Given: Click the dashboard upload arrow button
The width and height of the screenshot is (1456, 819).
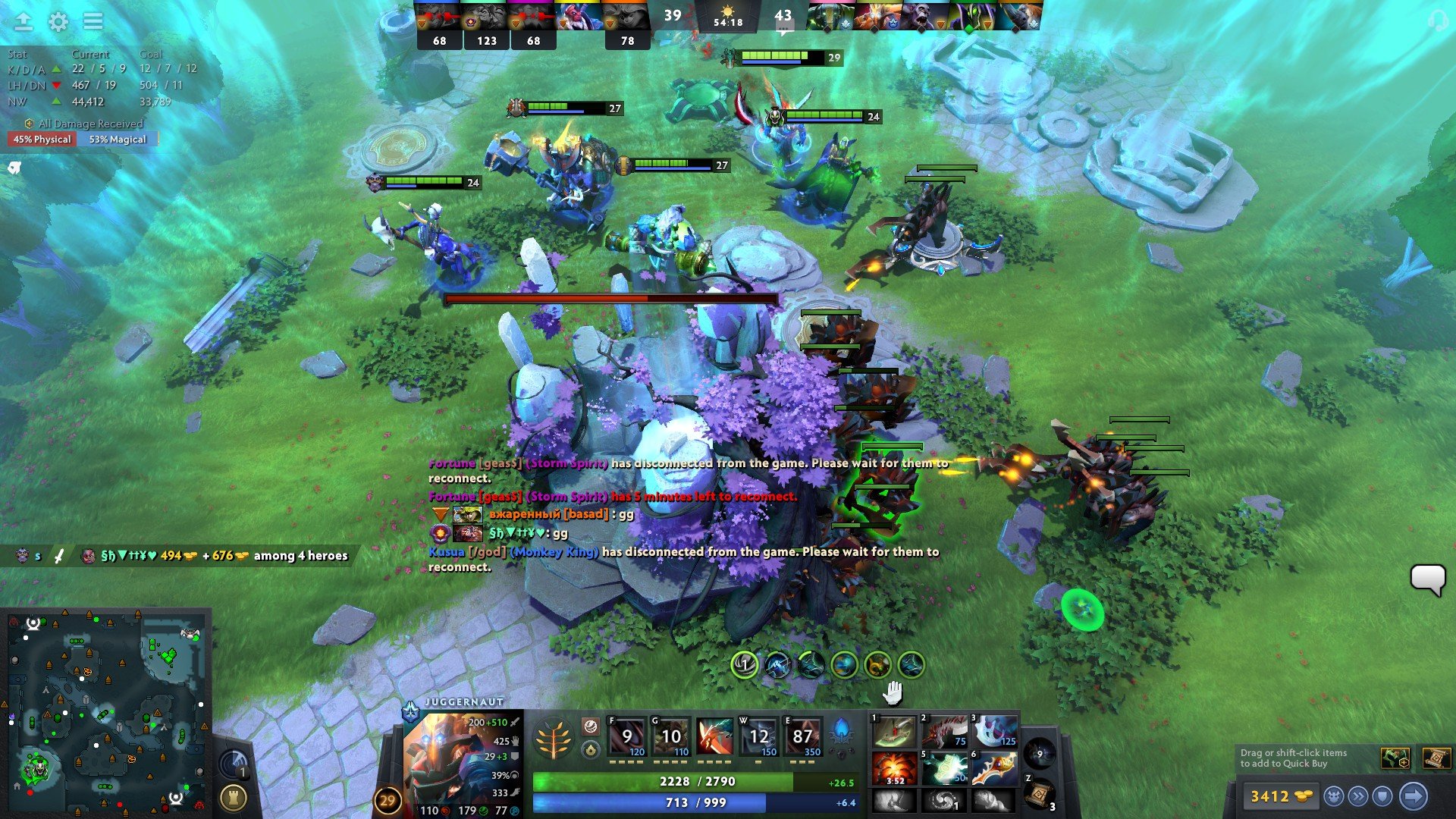Looking at the screenshot, I should (24, 21).
